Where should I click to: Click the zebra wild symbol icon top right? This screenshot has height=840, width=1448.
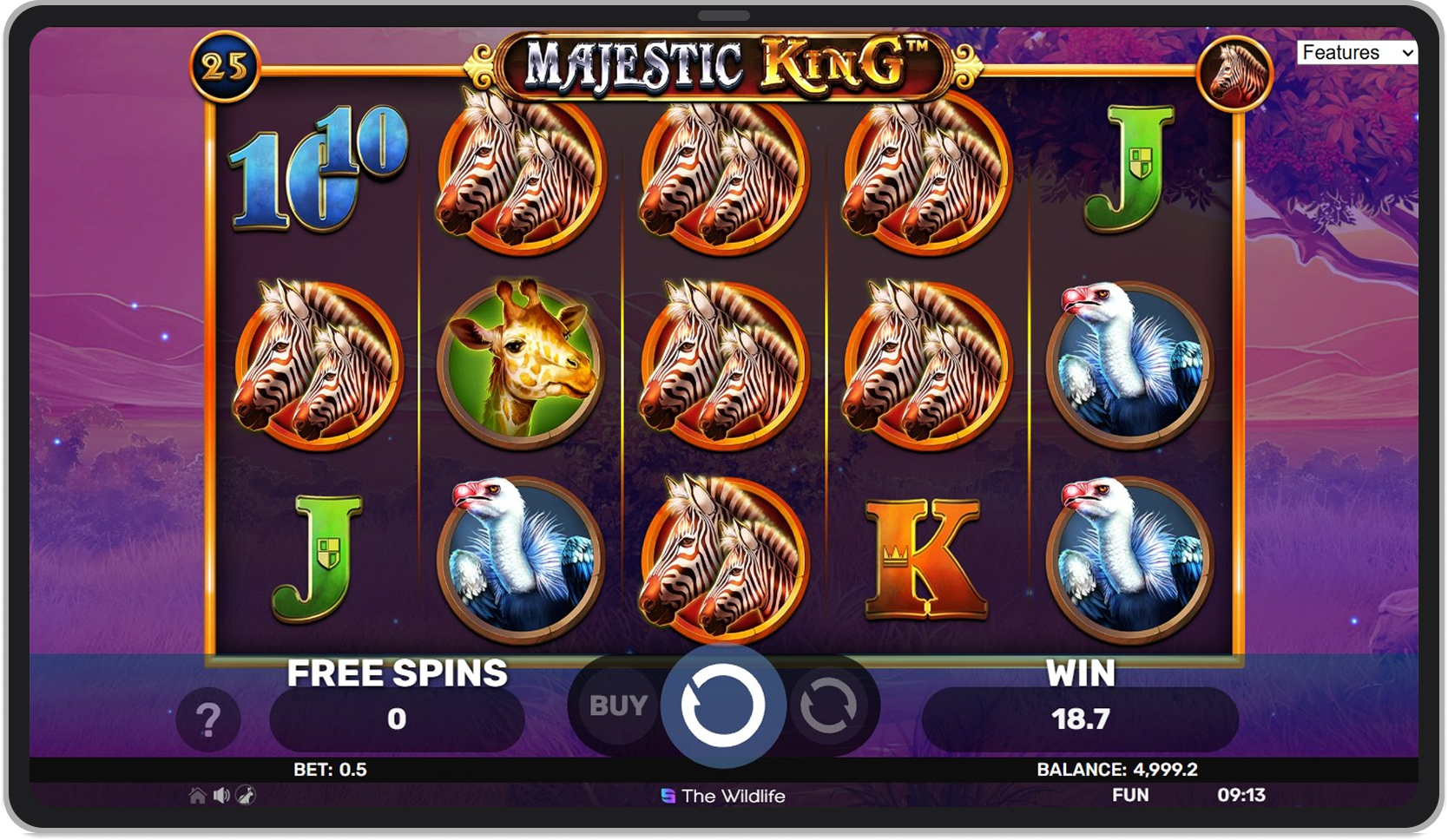tap(1236, 74)
